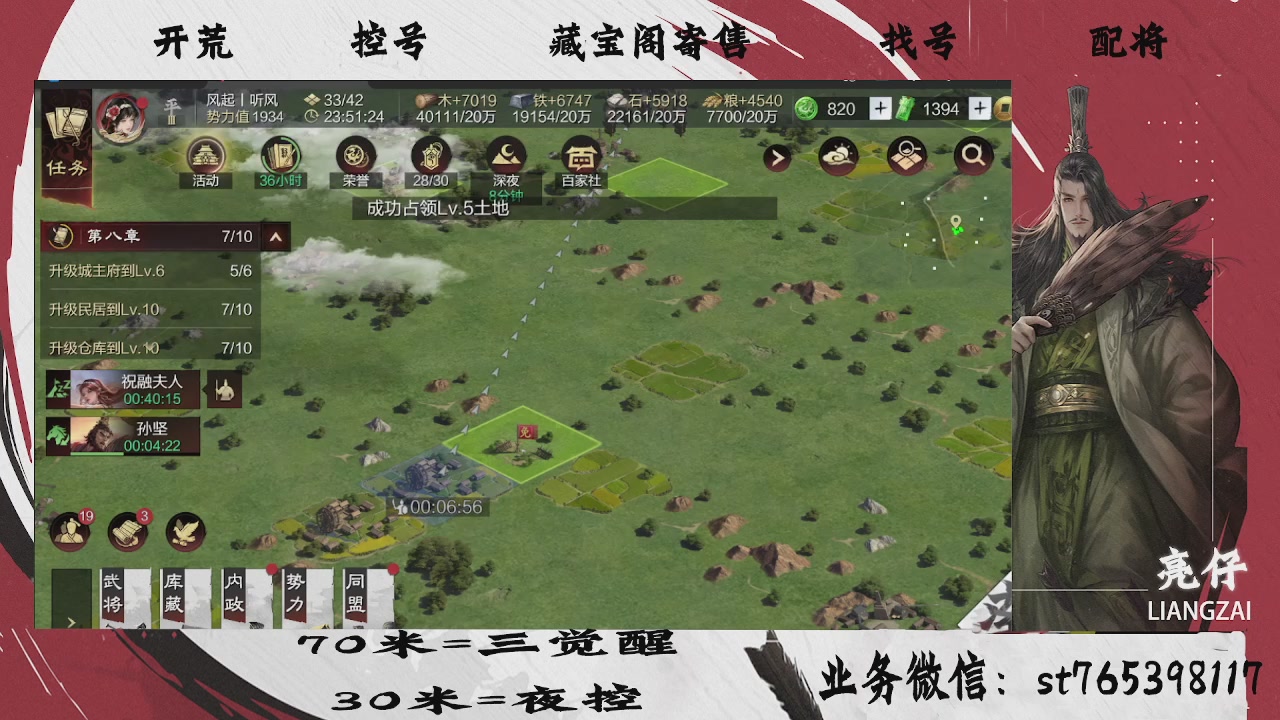This screenshot has height=720, width=1280.
Task: Open the 活动 activities panel
Action: click(204, 158)
